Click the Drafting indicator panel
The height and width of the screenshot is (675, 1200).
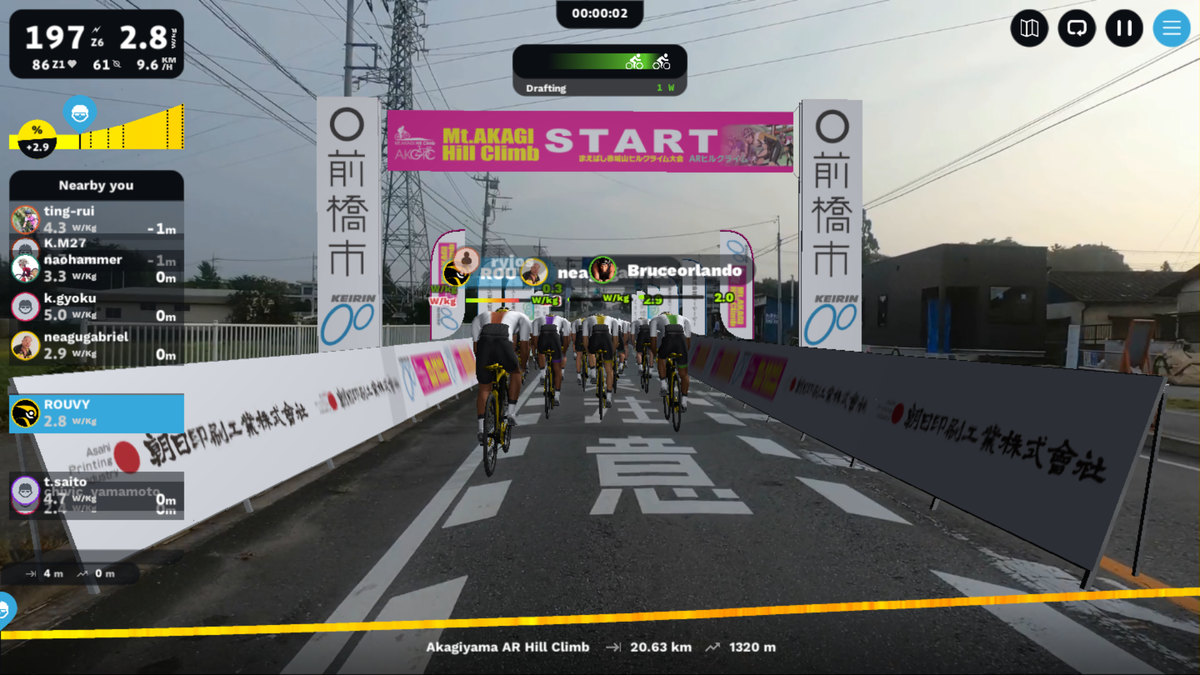[x=599, y=71]
